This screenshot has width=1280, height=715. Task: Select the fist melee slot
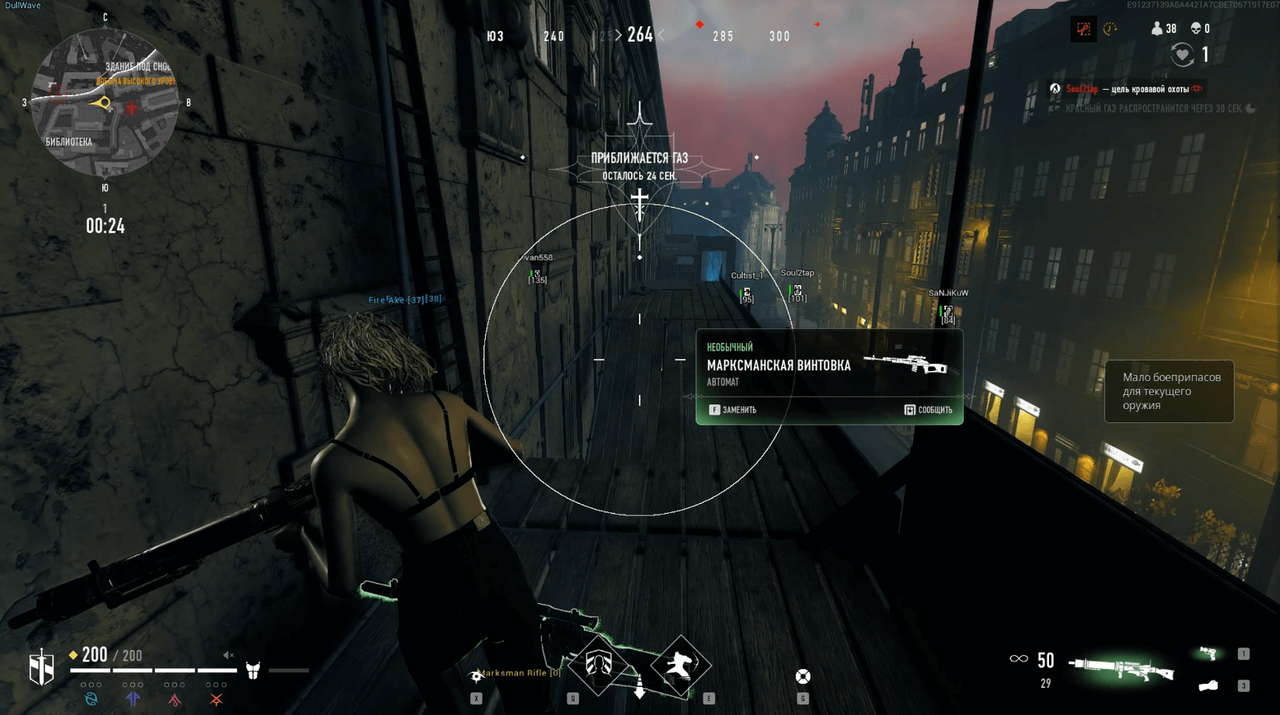coord(1209,686)
